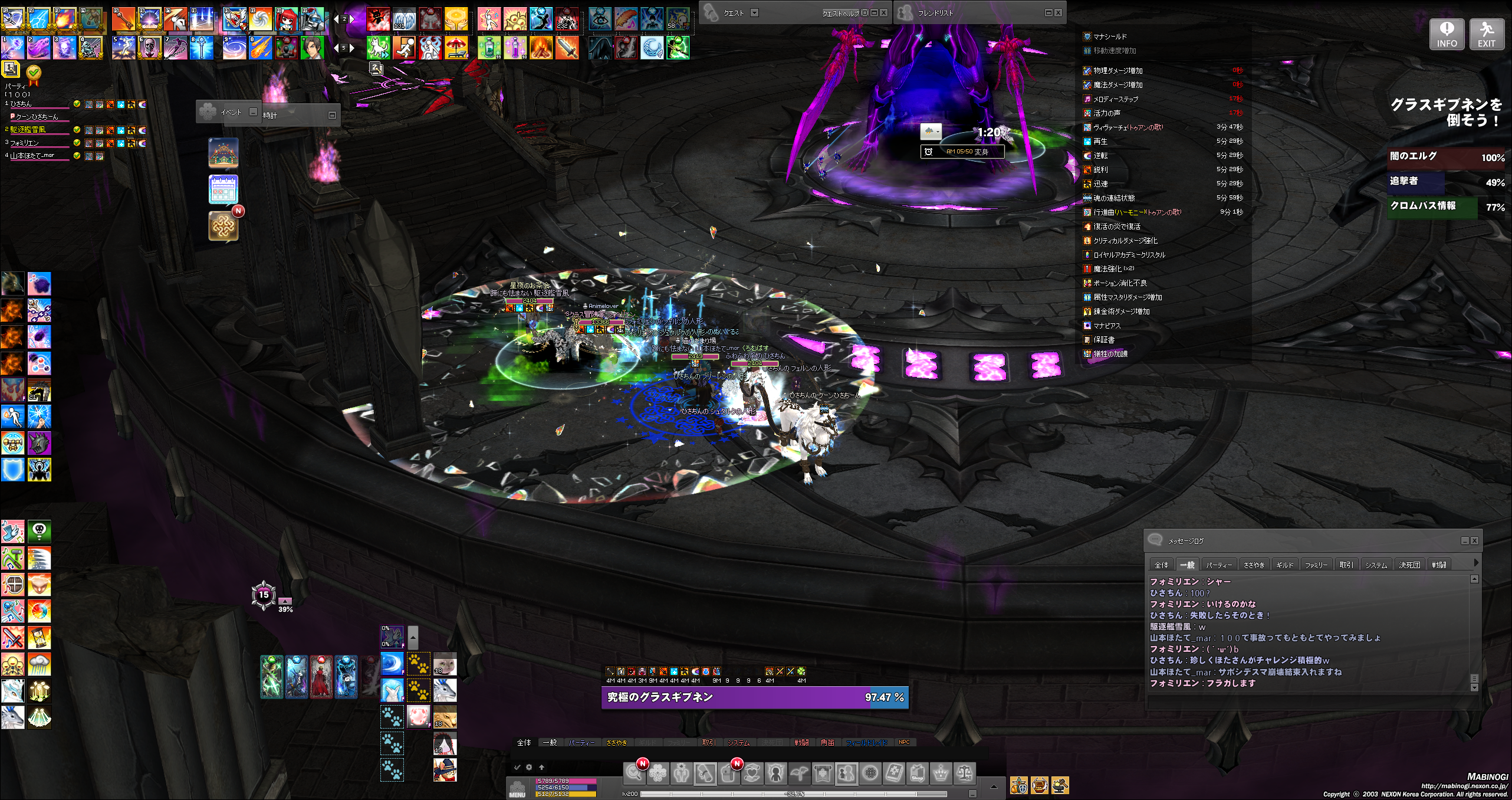Activate the fireball skill on F3
The width and height of the screenshot is (1512, 800).
(x=65, y=19)
